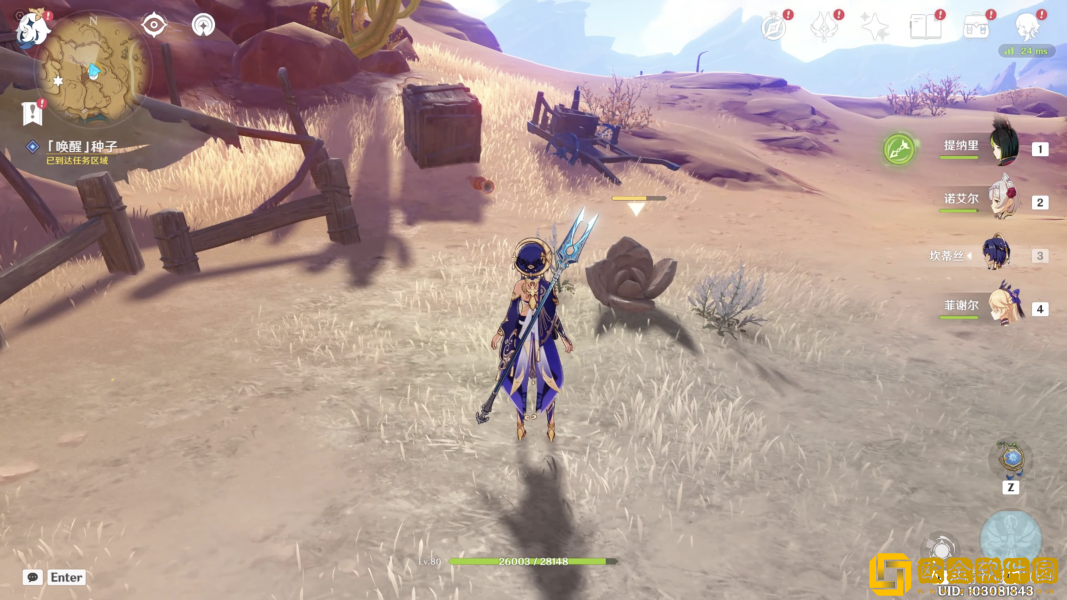This screenshot has height=600, width=1067.
Task: Activate the elemental burst bird icon
Action: click(x=1010, y=538)
